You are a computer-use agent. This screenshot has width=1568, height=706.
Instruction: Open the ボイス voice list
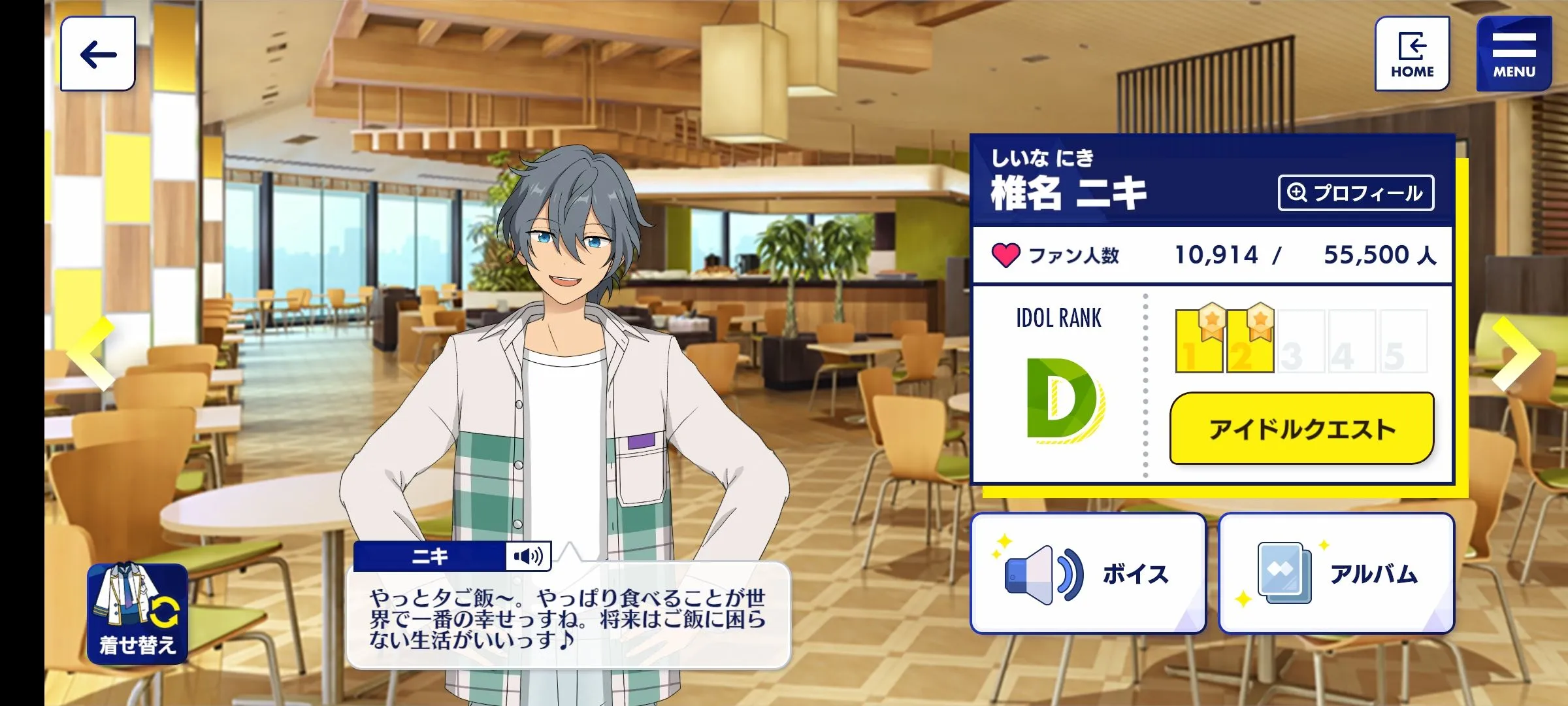(1088, 573)
